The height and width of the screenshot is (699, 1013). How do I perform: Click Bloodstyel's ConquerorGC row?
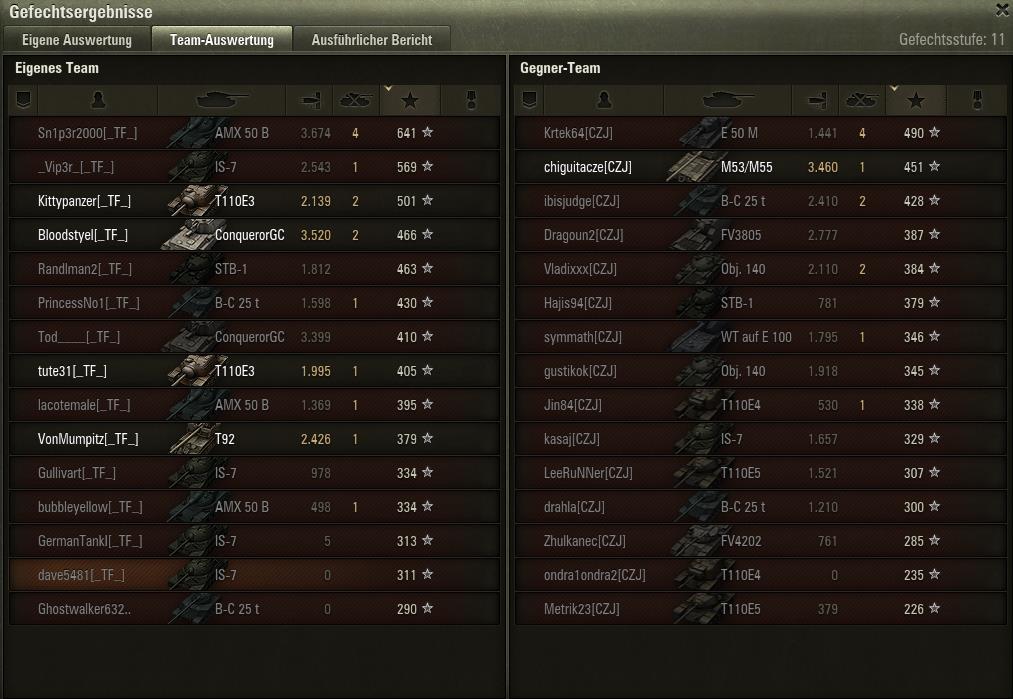click(254, 235)
